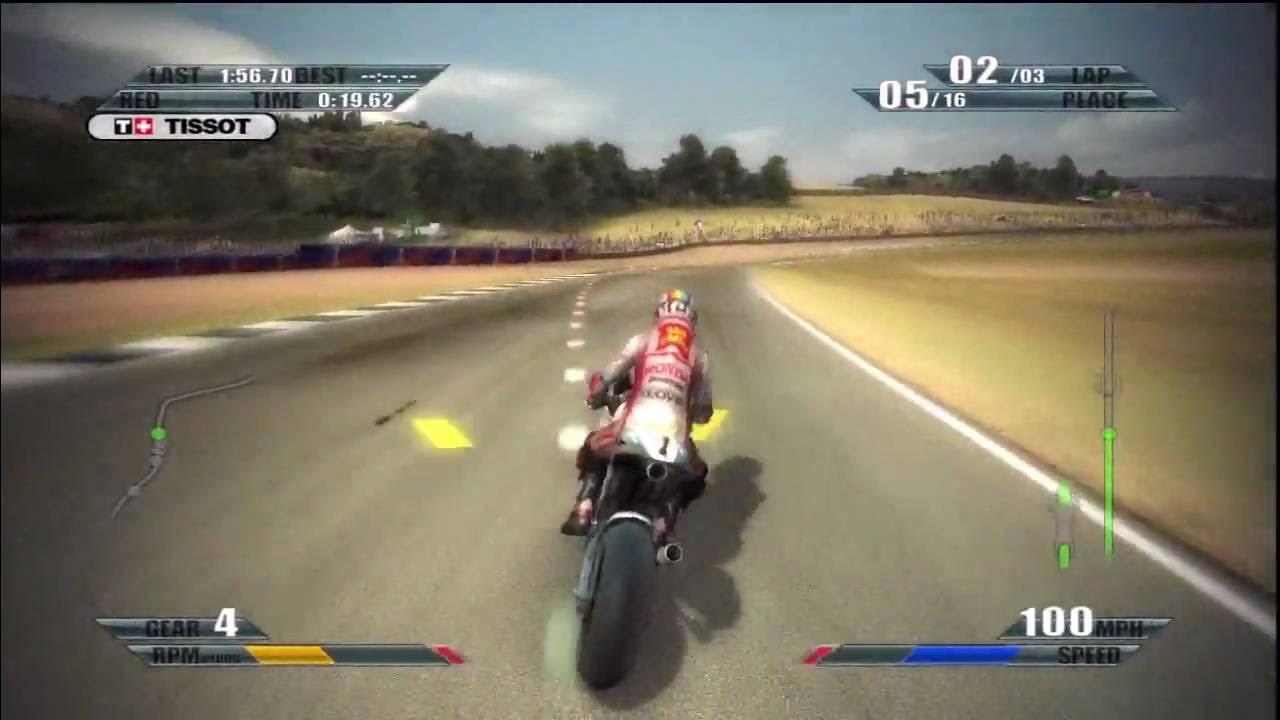The image size is (1280, 720).
Task: Click the Tissot sponsor logo
Action: [x=180, y=127]
